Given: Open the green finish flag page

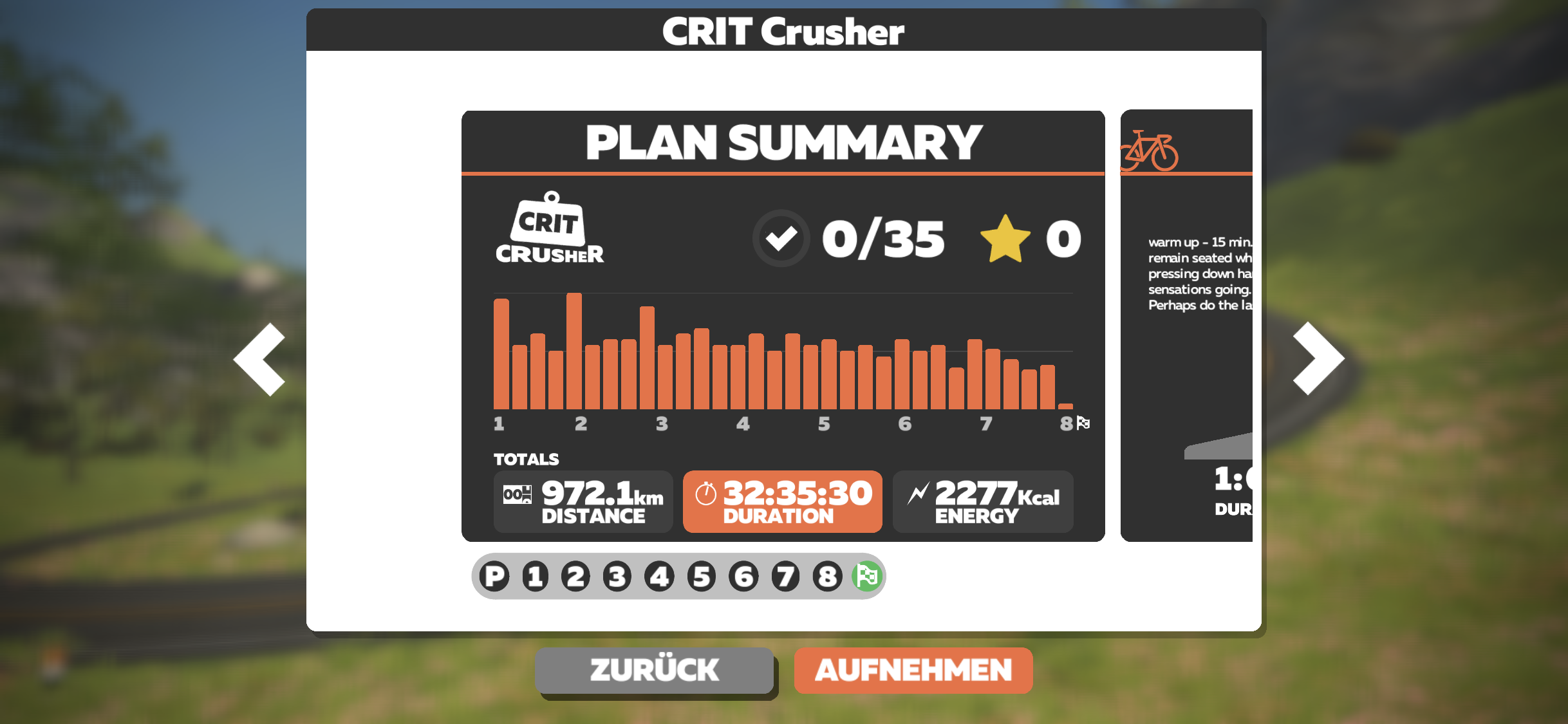Looking at the screenshot, I should click(867, 576).
